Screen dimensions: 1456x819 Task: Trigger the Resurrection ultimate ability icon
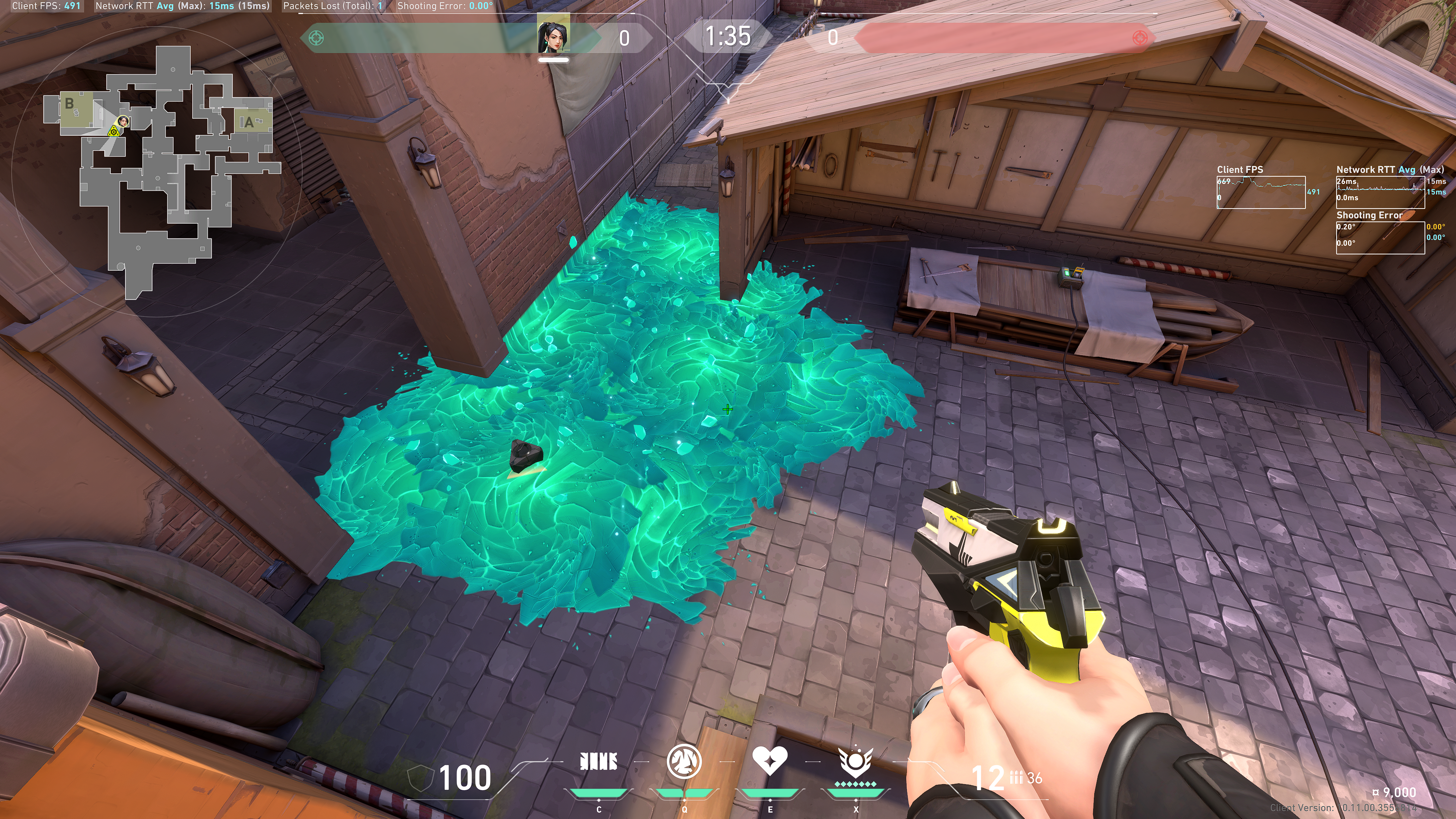(855, 761)
